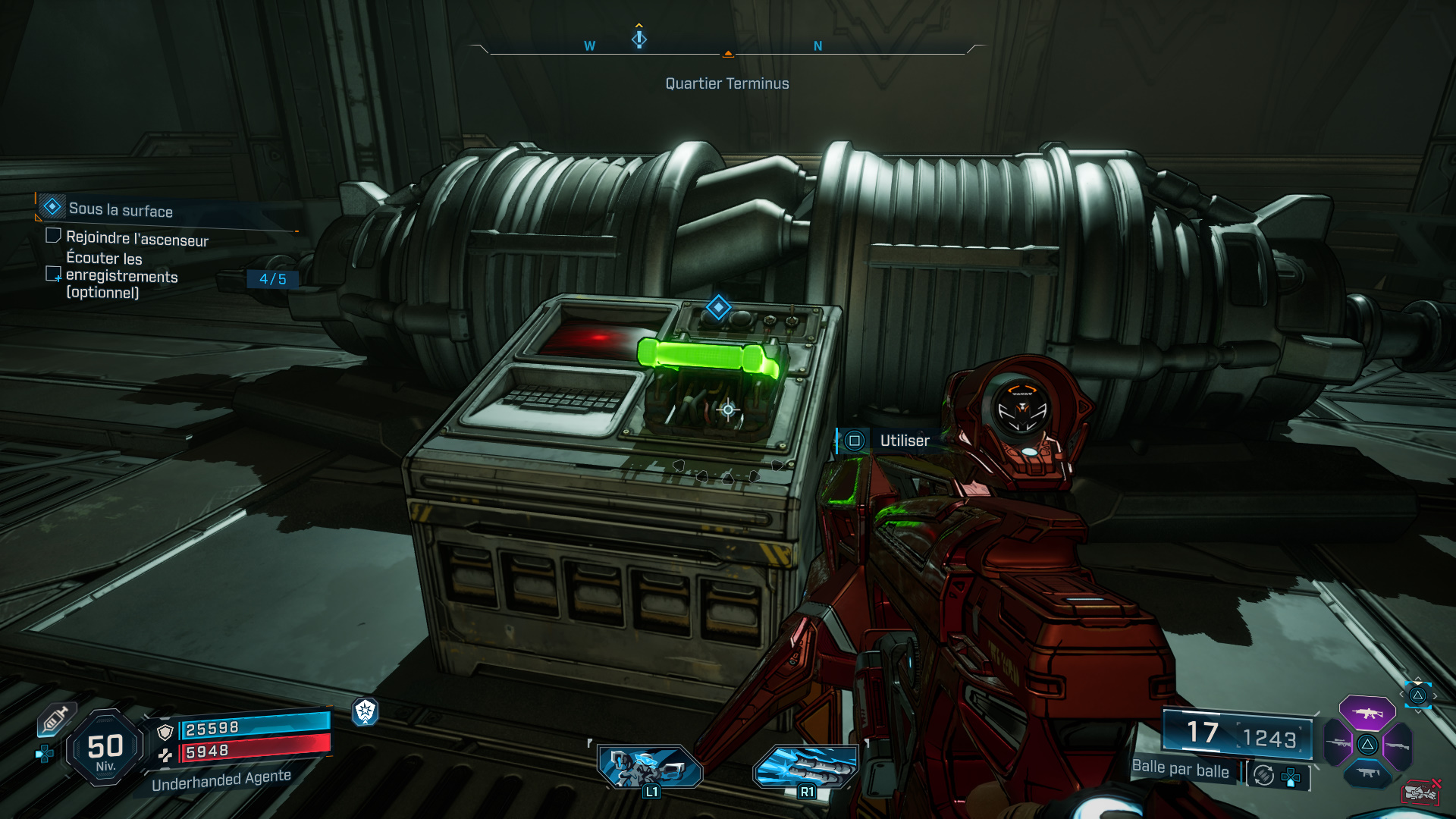The image size is (1456, 819).
Task: Switch to the blue SMG weapon slot
Action: [1367, 773]
